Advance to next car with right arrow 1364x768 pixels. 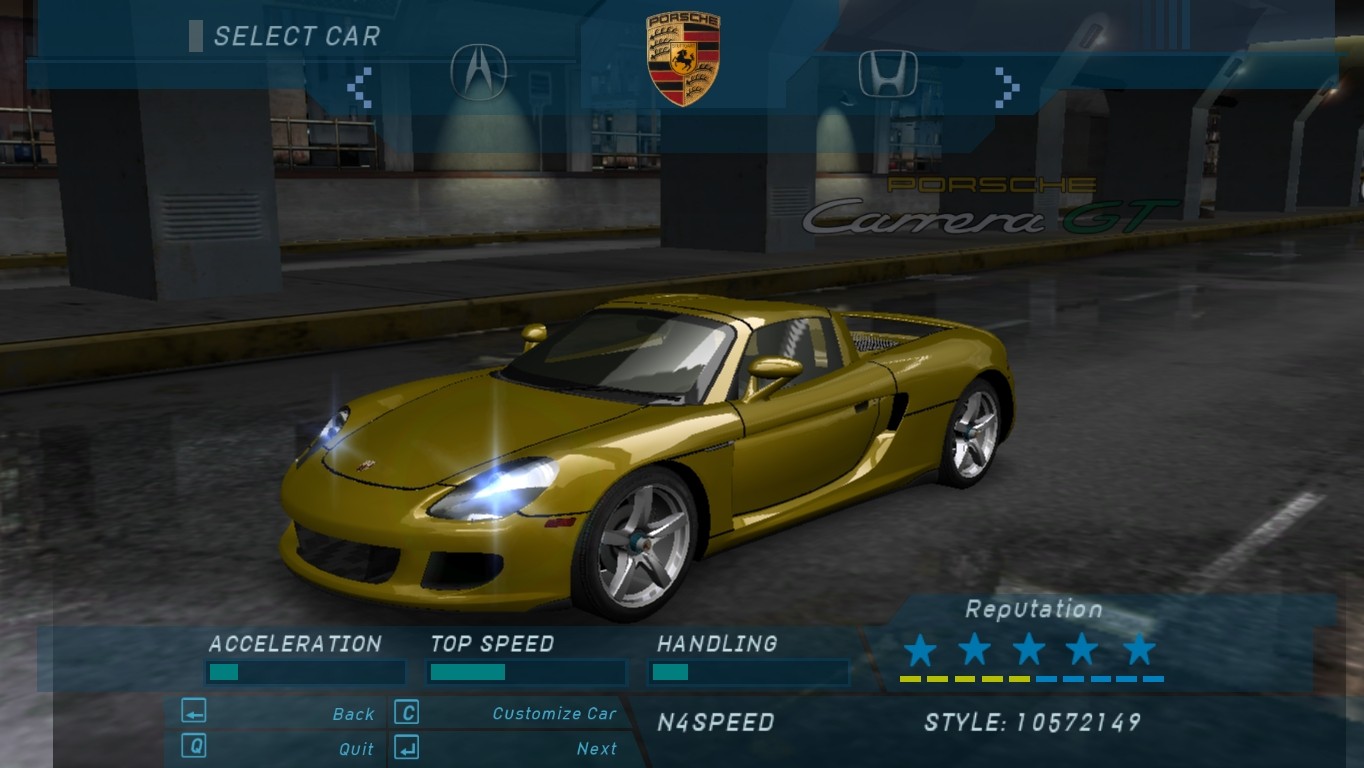pos(1007,87)
